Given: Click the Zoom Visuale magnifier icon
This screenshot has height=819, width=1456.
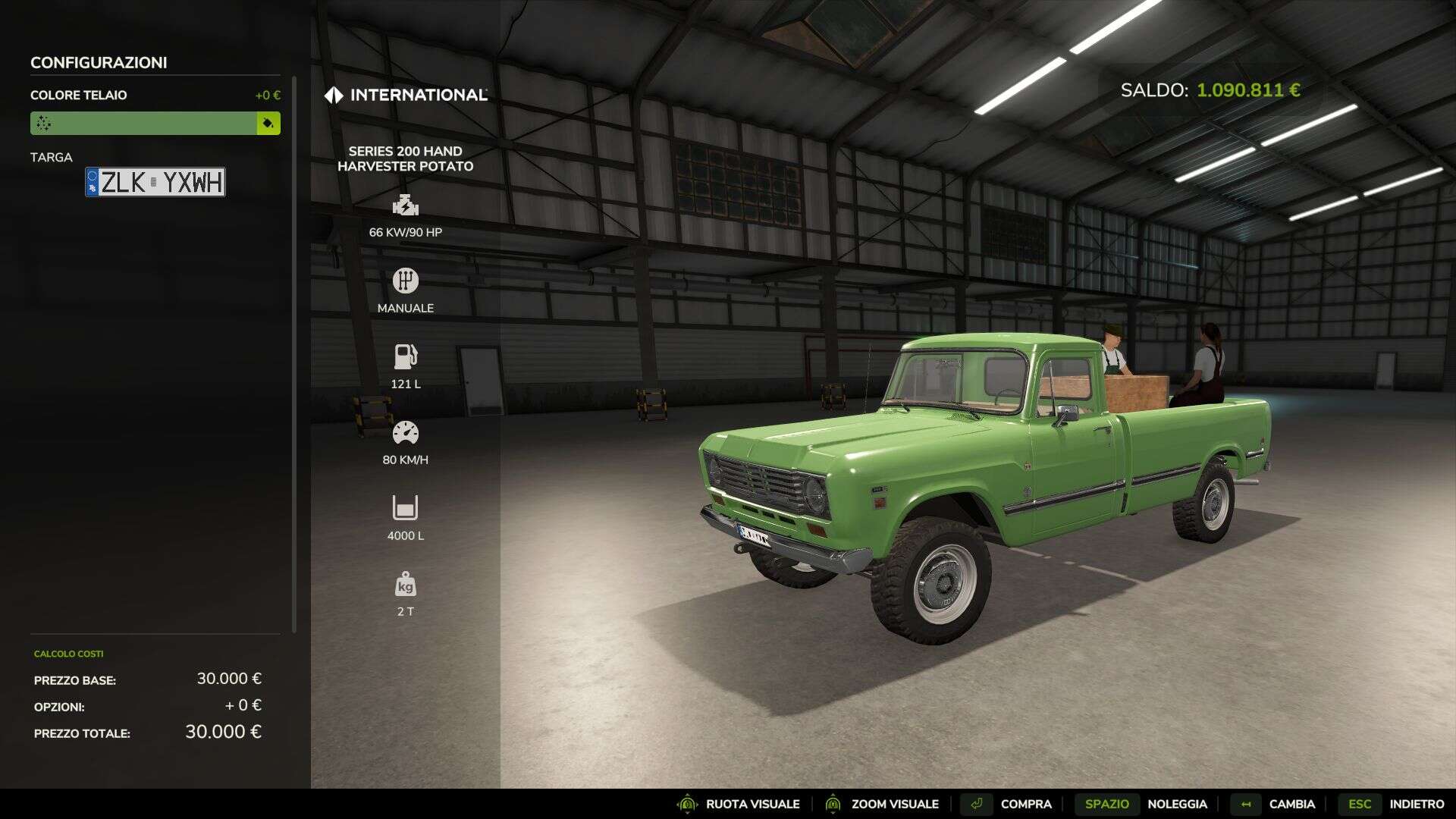Looking at the screenshot, I should coord(832,803).
